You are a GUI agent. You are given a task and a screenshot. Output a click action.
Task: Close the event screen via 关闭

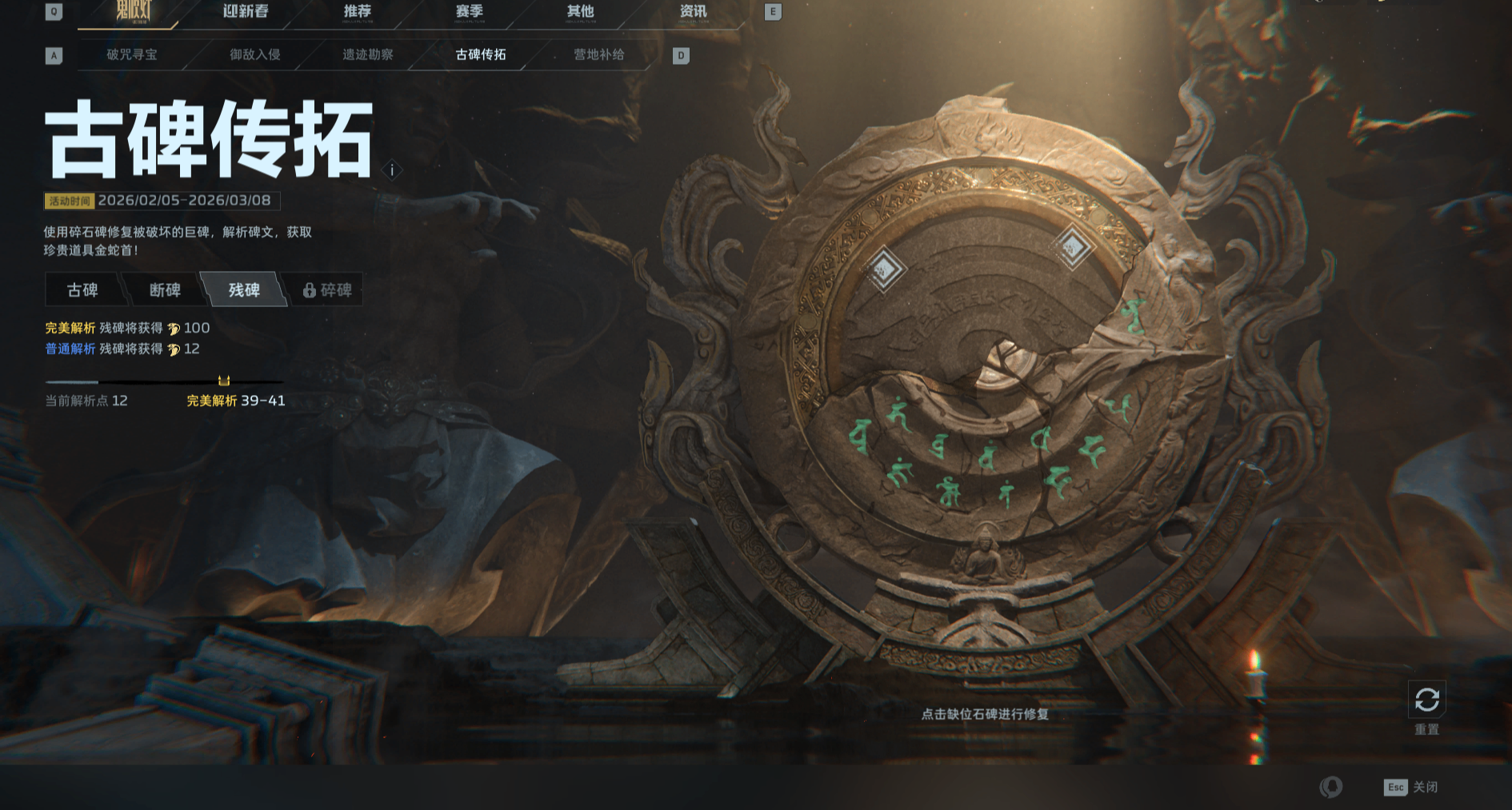(1412, 787)
